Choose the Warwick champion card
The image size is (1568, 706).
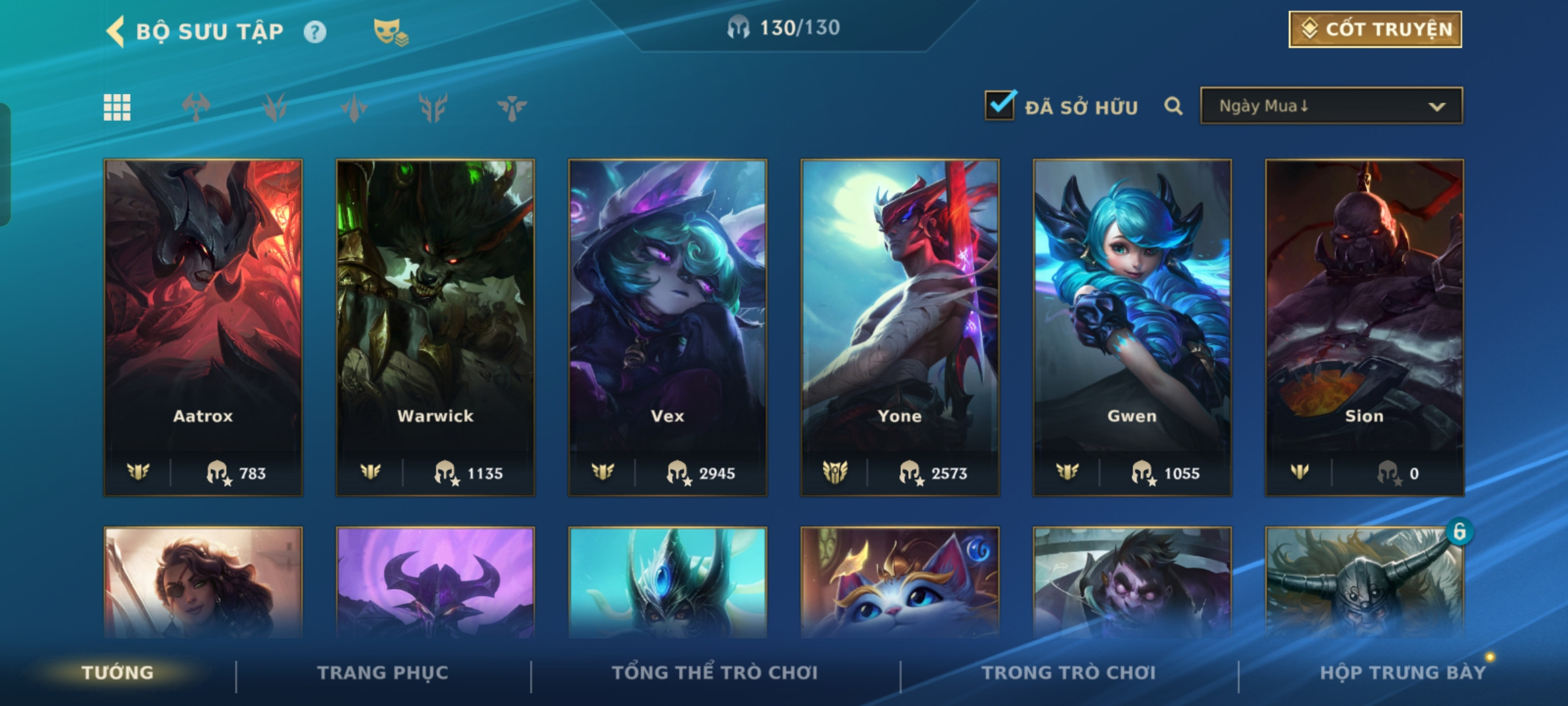tap(435, 327)
